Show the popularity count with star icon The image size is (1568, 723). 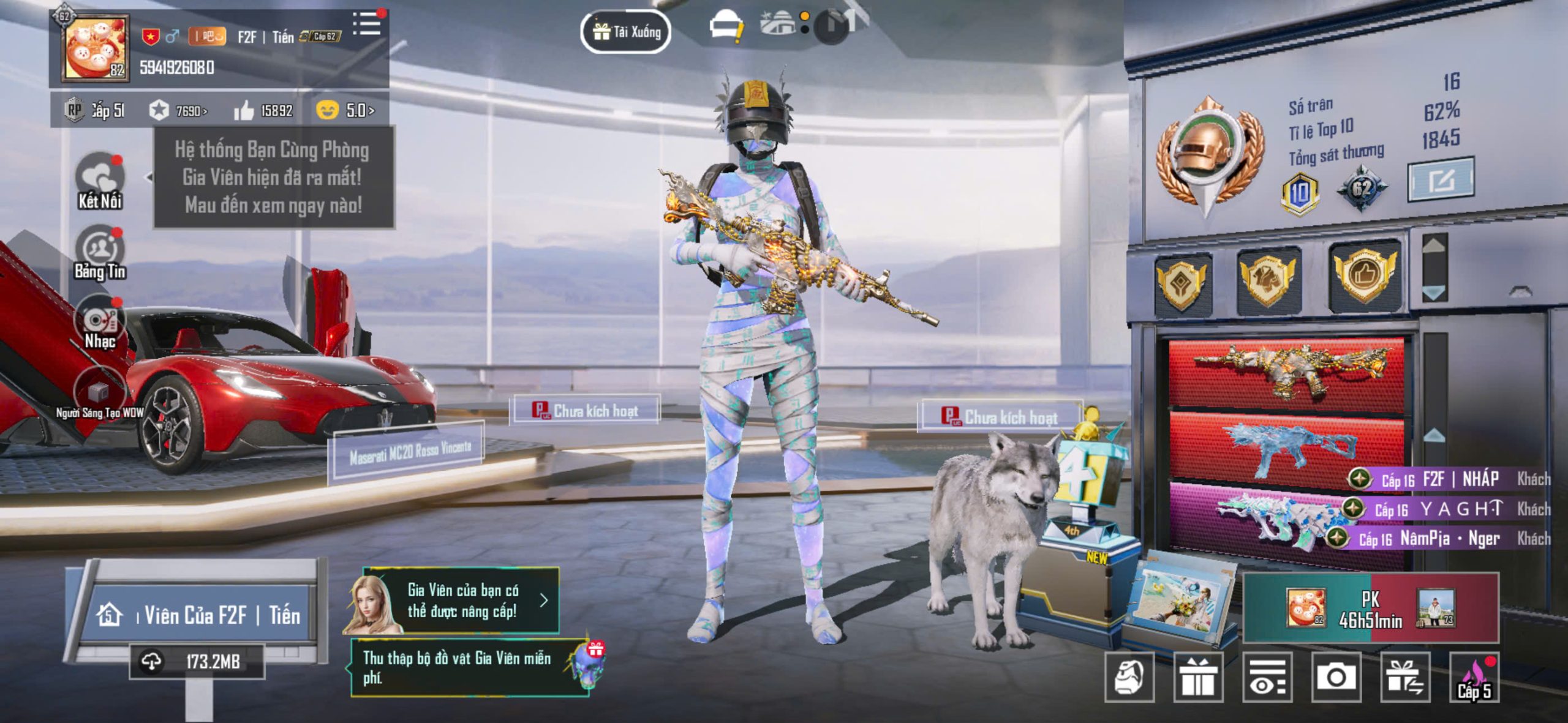pyautogui.click(x=178, y=111)
